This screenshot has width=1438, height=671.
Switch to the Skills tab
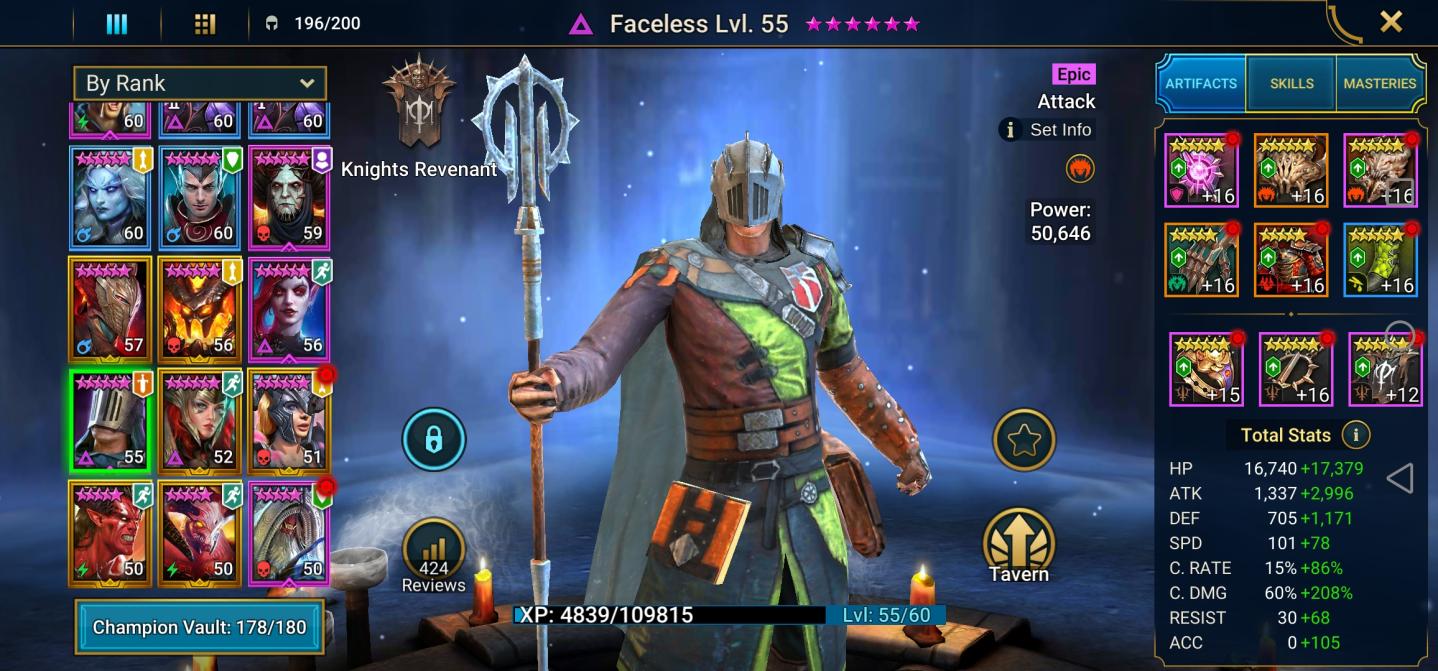(1291, 84)
